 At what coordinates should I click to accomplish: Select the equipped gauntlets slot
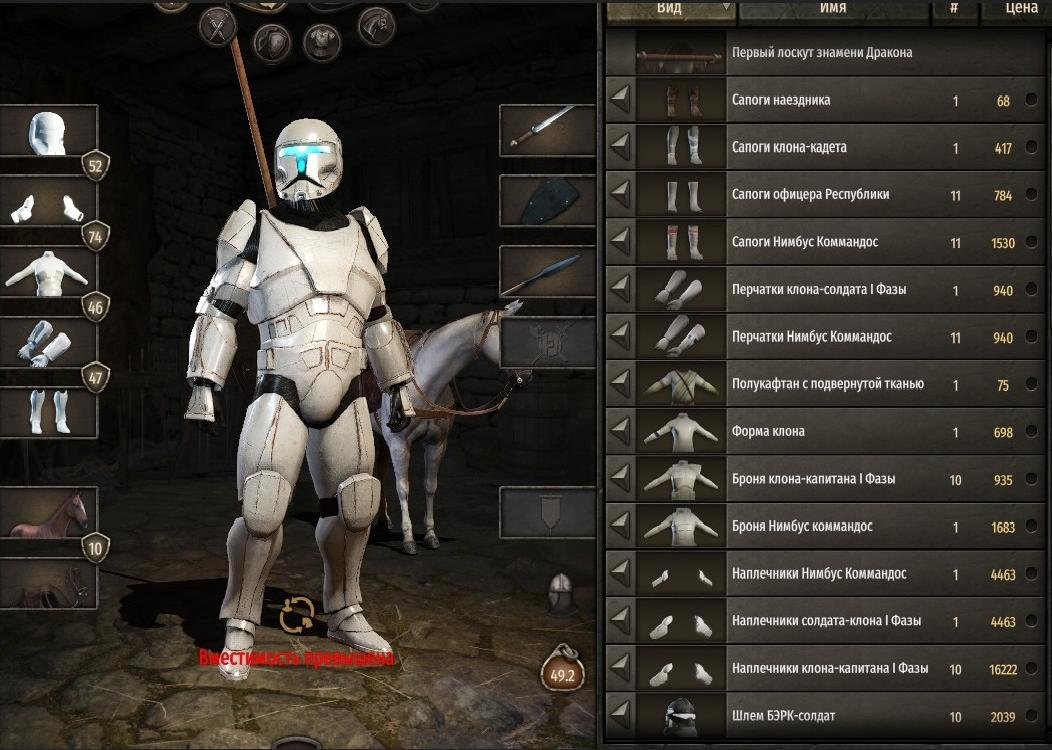(x=49, y=342)
